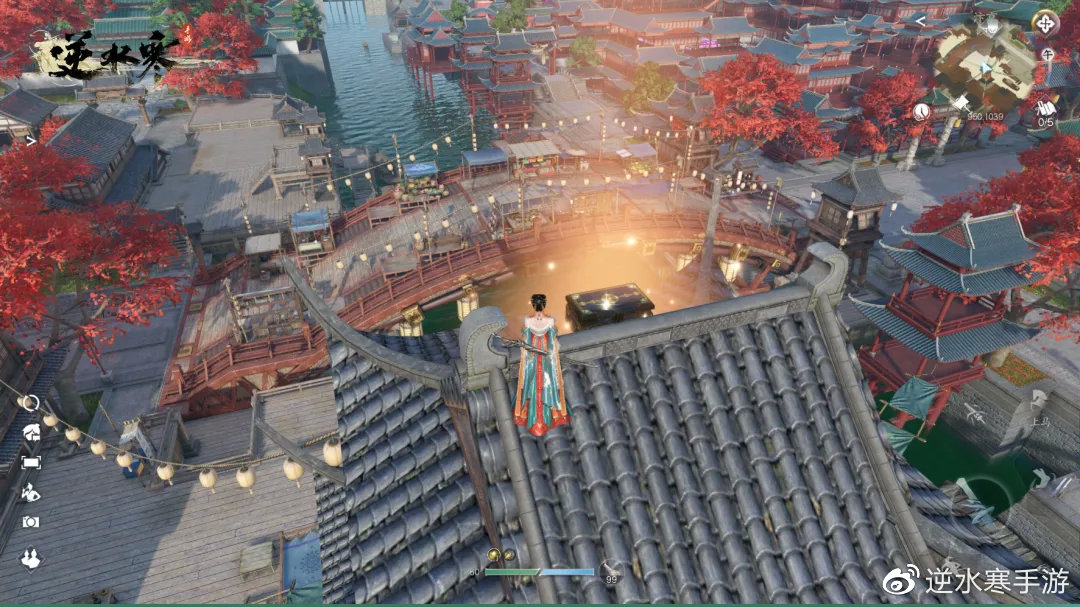Screen dimensions: 1080x607
Task: Collapse the minimap with the left arrow
Action: (920, 20)
